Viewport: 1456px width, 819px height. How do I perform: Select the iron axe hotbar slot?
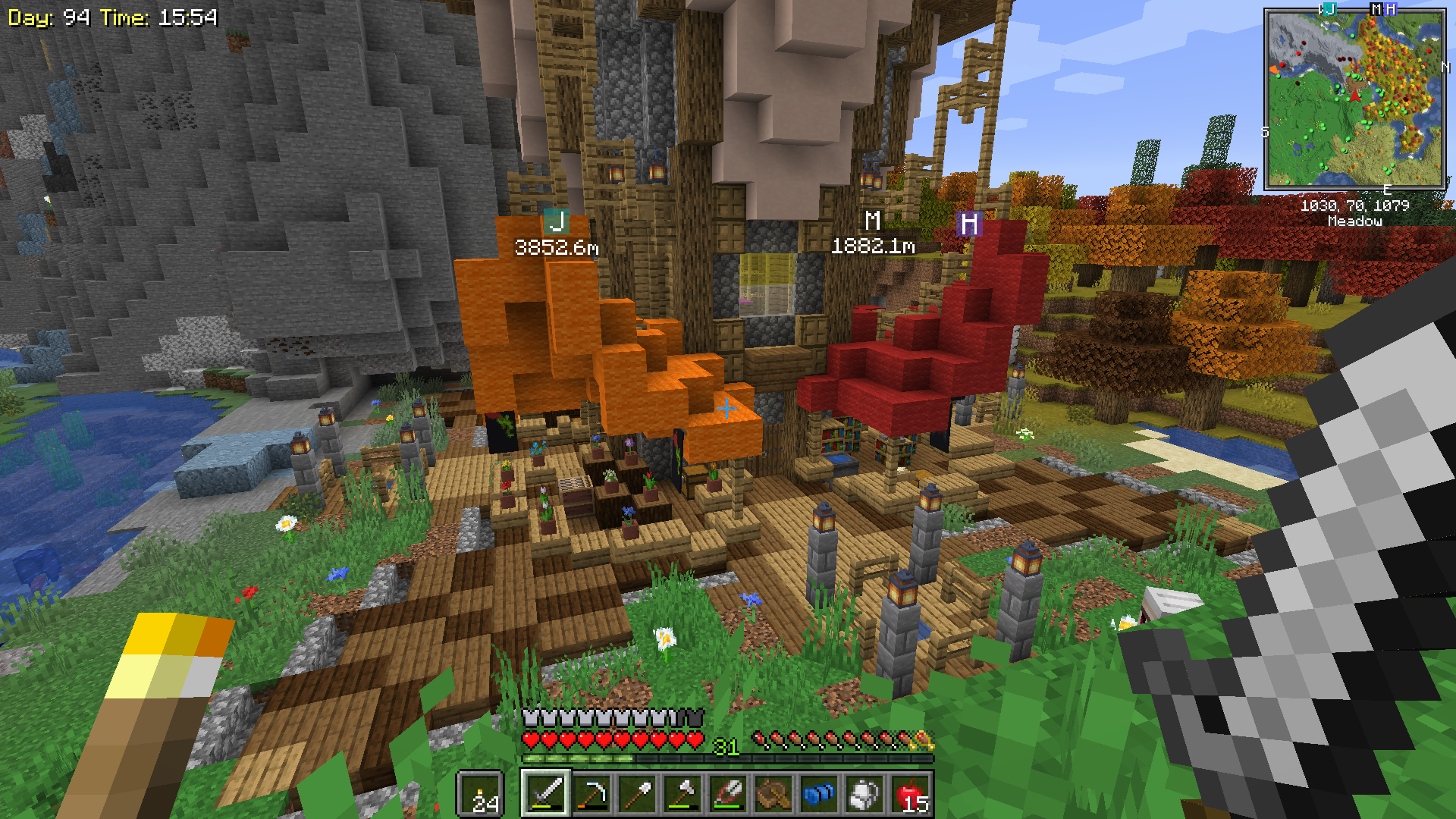pyautogui.click(x=682, y=794)
